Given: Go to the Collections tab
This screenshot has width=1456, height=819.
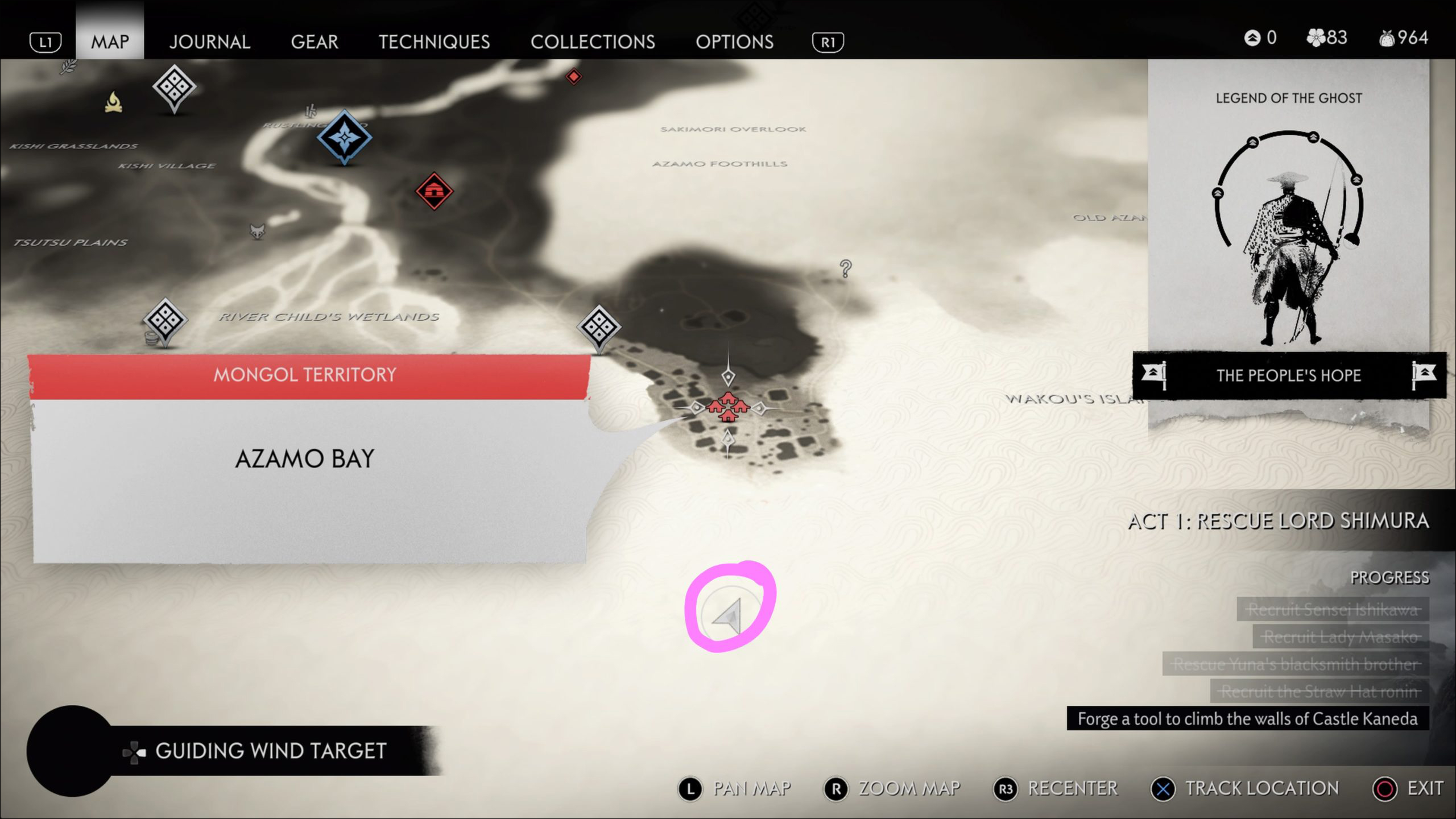Looking at the screenshot, I should 593,42.
